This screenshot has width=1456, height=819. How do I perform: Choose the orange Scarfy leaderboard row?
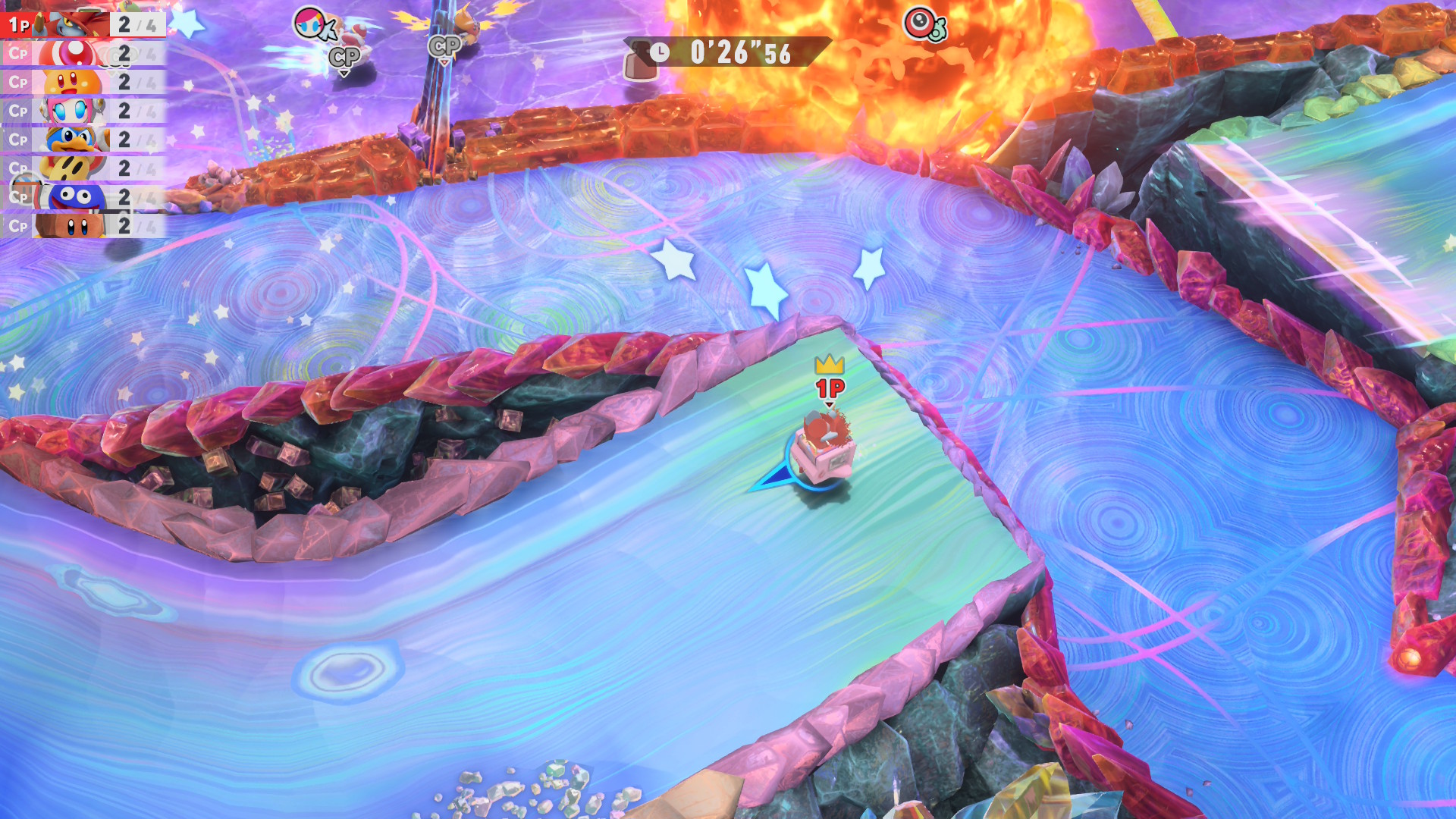pos(83,82)
